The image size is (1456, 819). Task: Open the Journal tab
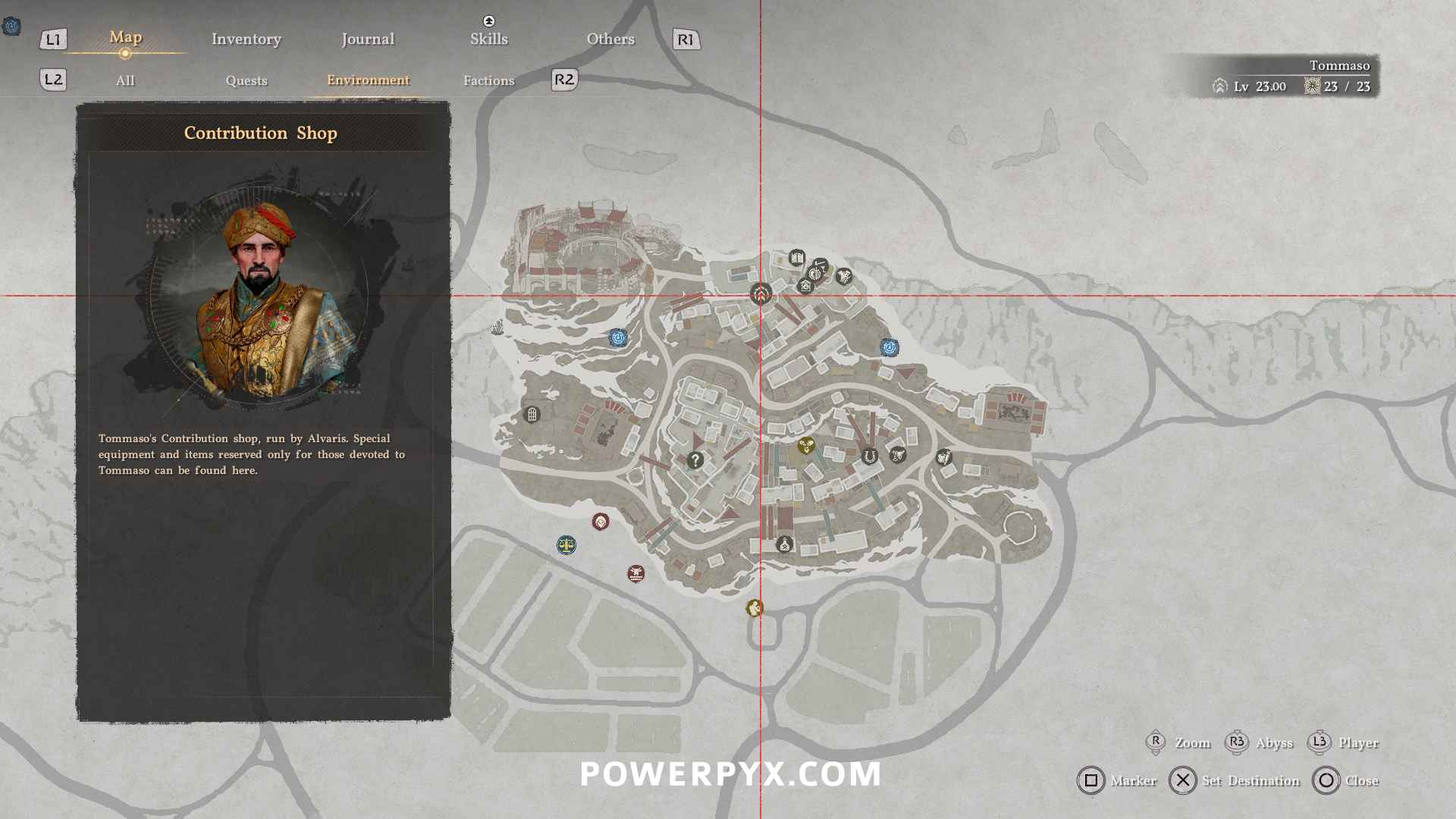(x=368, y=39)
